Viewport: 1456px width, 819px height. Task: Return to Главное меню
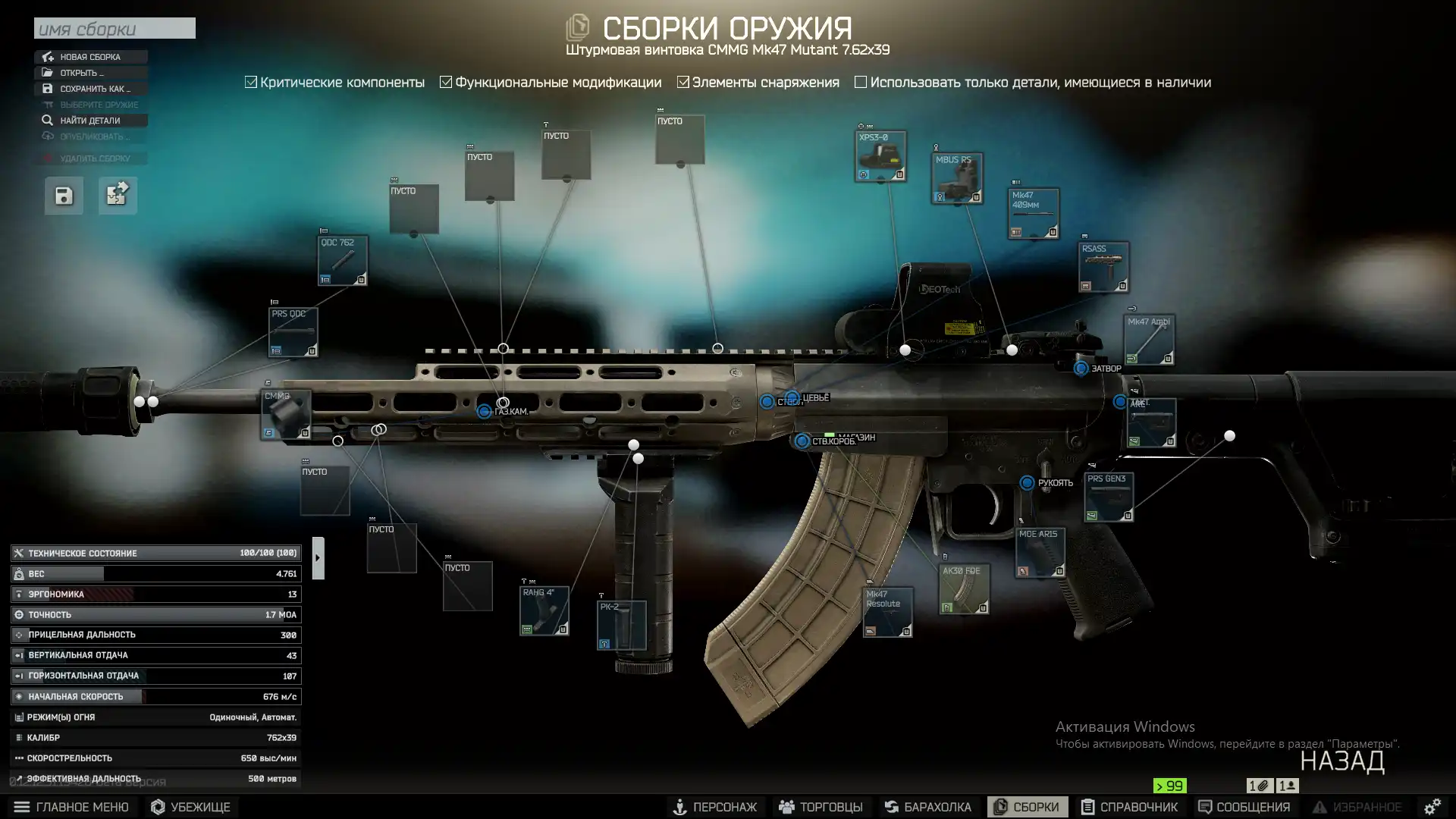(72, 807)
